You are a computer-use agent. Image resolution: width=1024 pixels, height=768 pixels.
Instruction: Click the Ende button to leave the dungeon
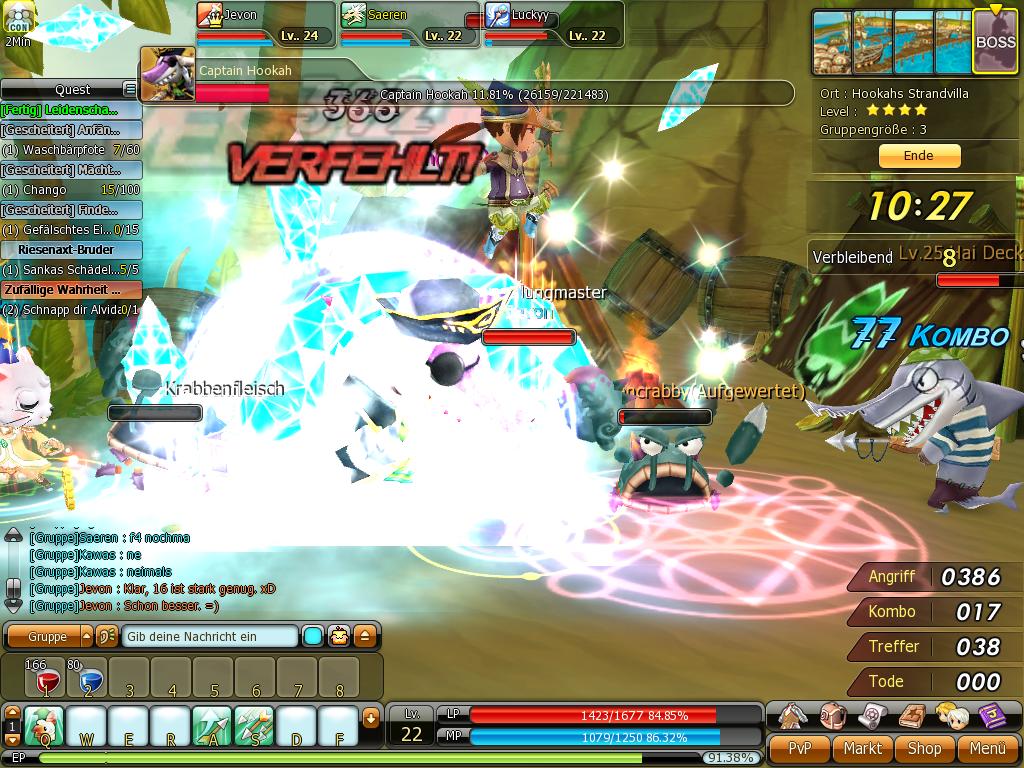[x=919, y=156]
